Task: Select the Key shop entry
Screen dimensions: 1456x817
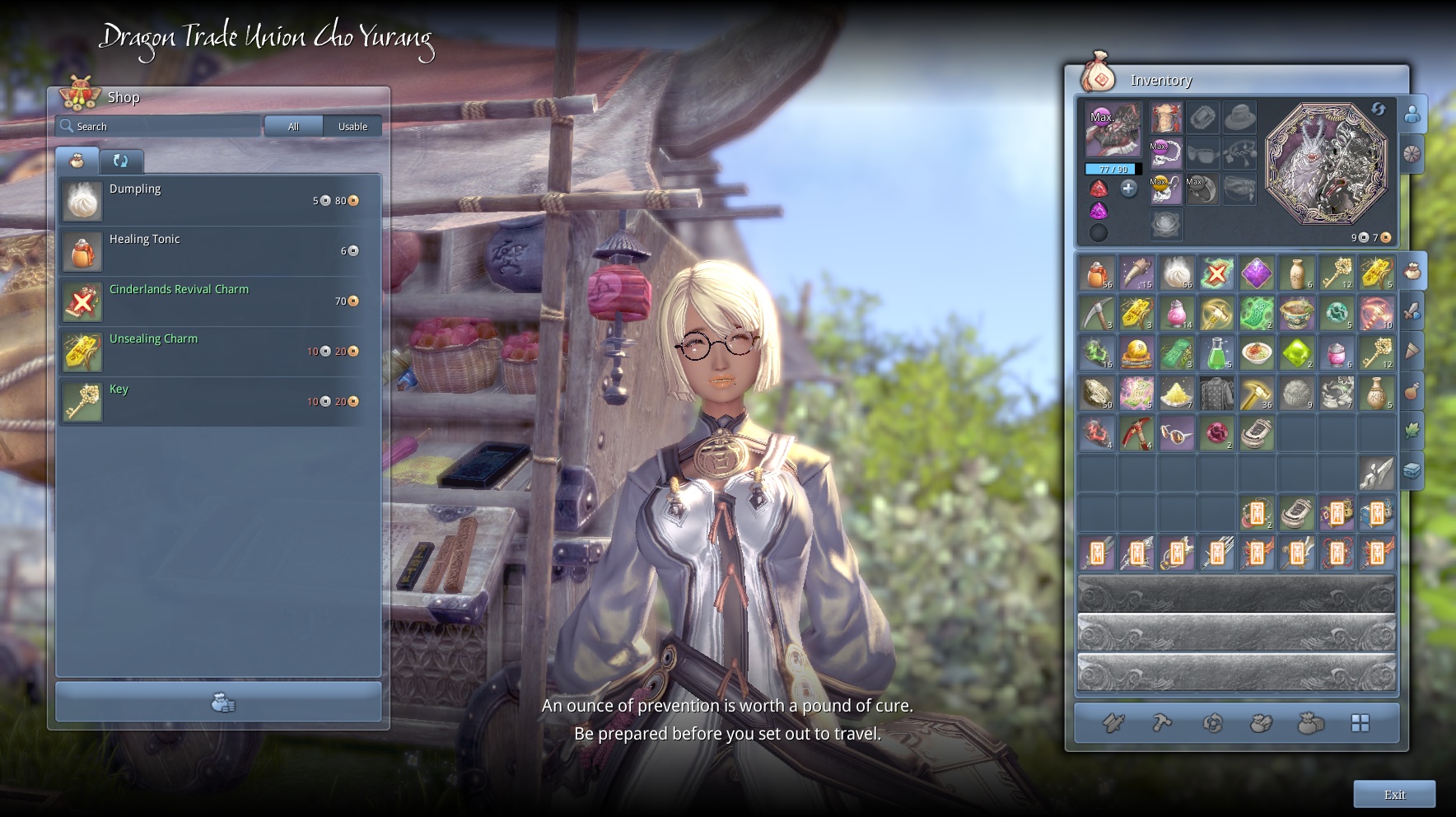Action: point(219,402)
